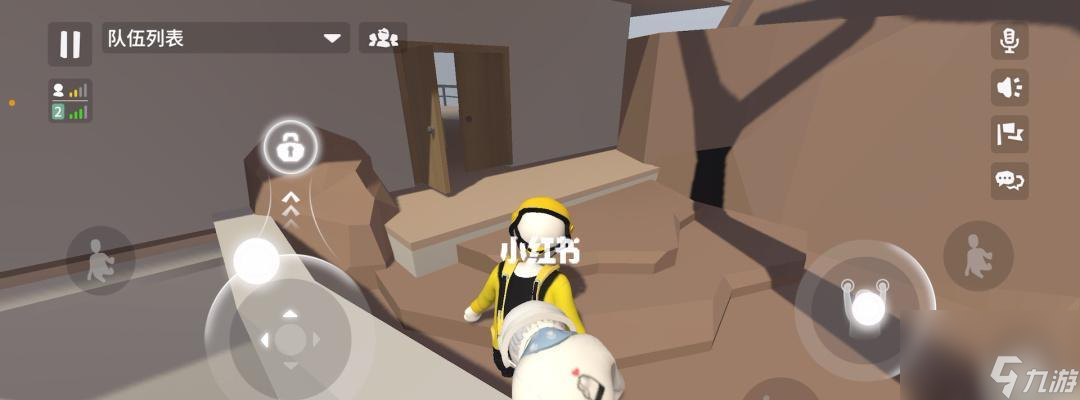Toggle the speaker audio button

[x=1009, y=87]
